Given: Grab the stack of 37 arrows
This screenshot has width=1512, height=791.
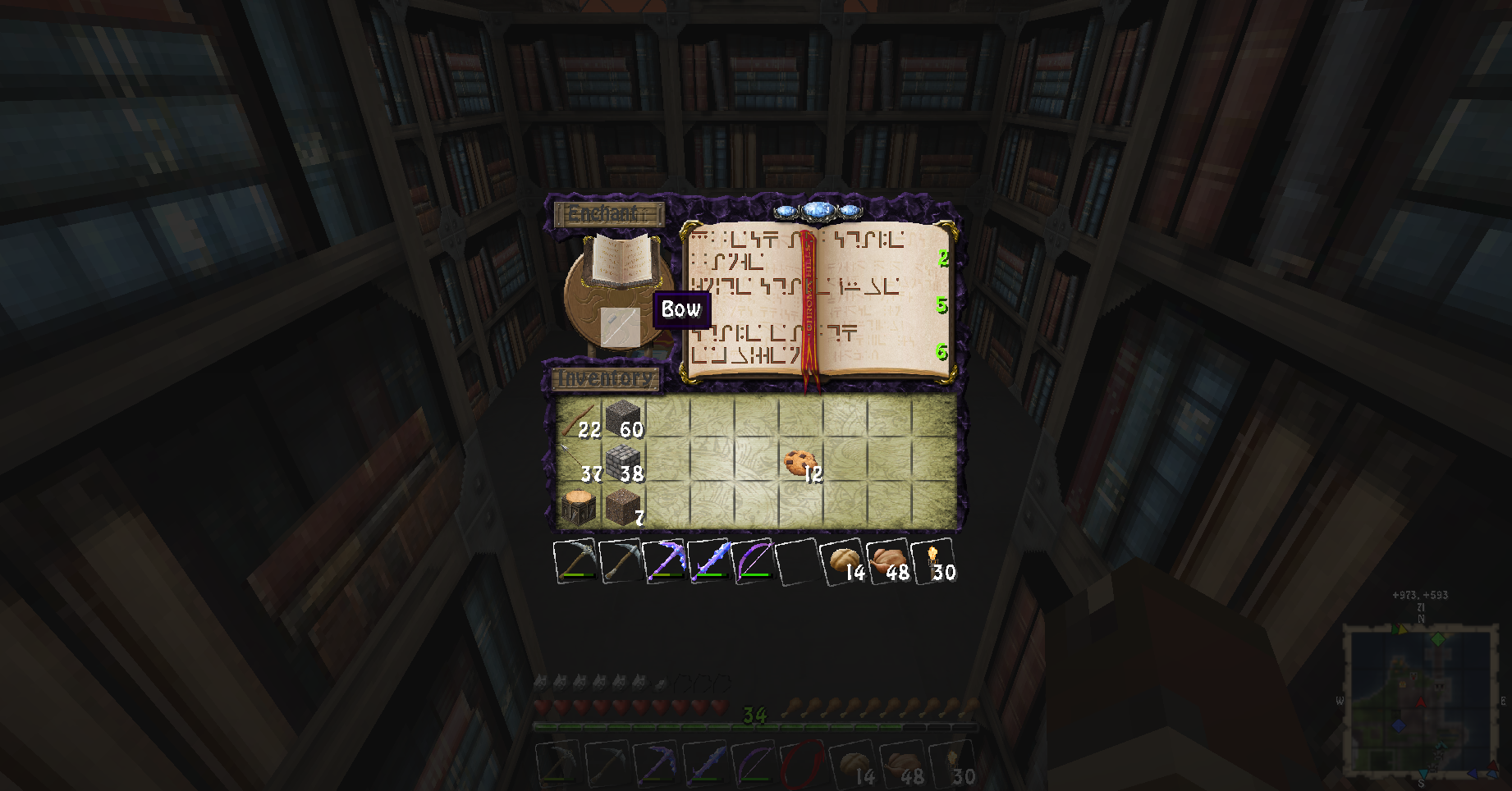Looking at the screenshot, I should pyautogui.click(x=579, y=463).
